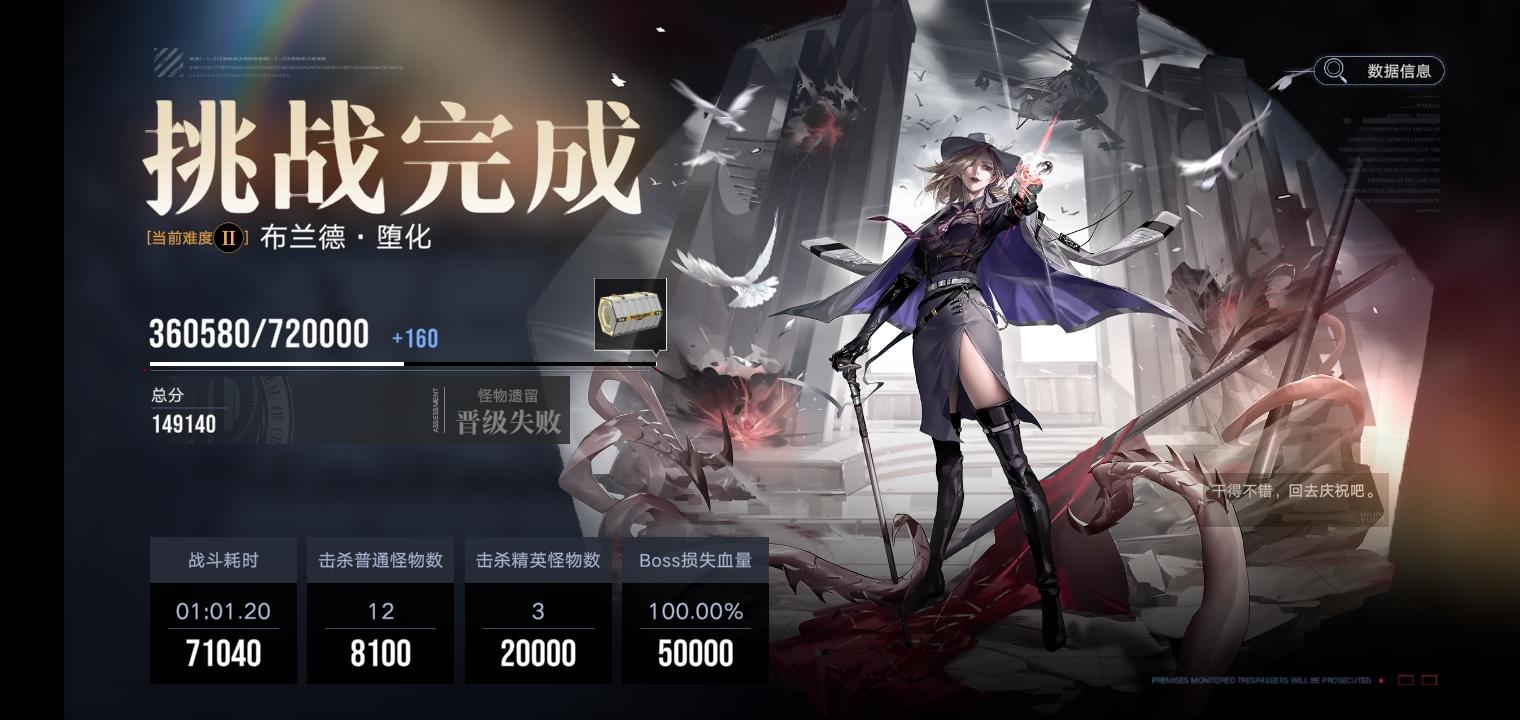
Task: Click the 360580/720000 score progress bar
Action: [x=400, y=364]
